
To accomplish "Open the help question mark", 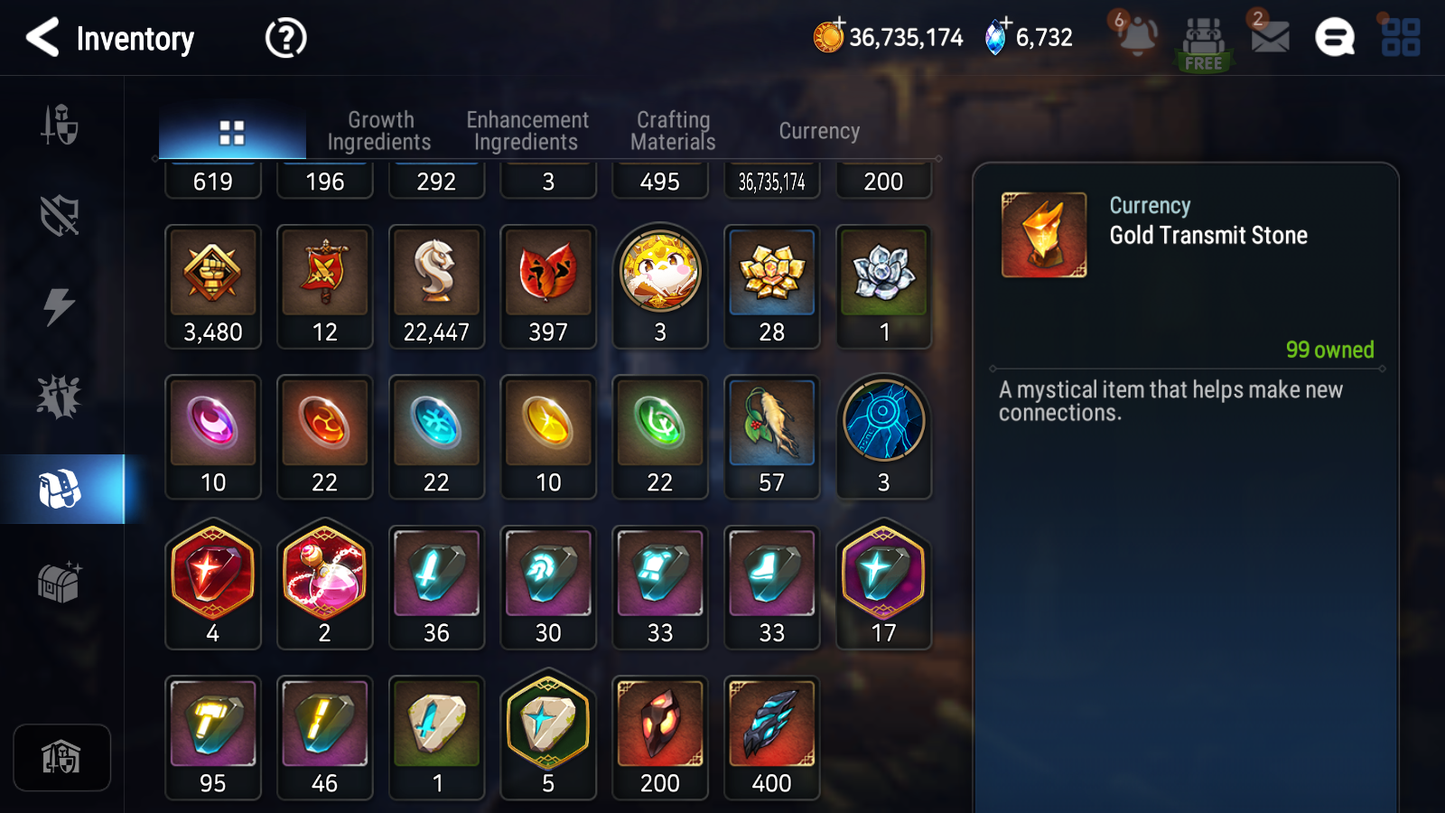I will click(x=285, y=38).
